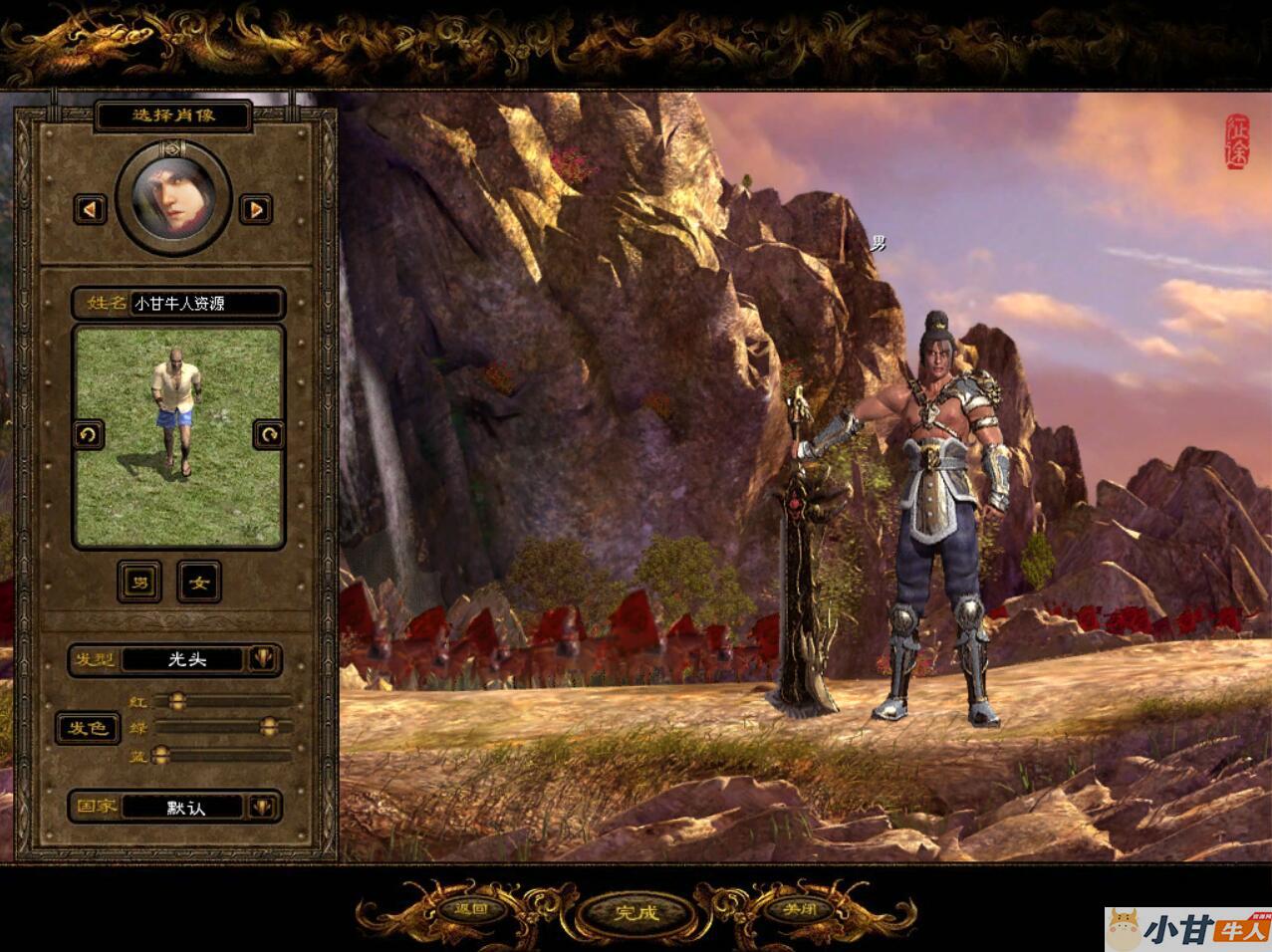Open the country (国家) dropdown arrow
Viewport: 1272px width, 952px height.
click(263, 807)
